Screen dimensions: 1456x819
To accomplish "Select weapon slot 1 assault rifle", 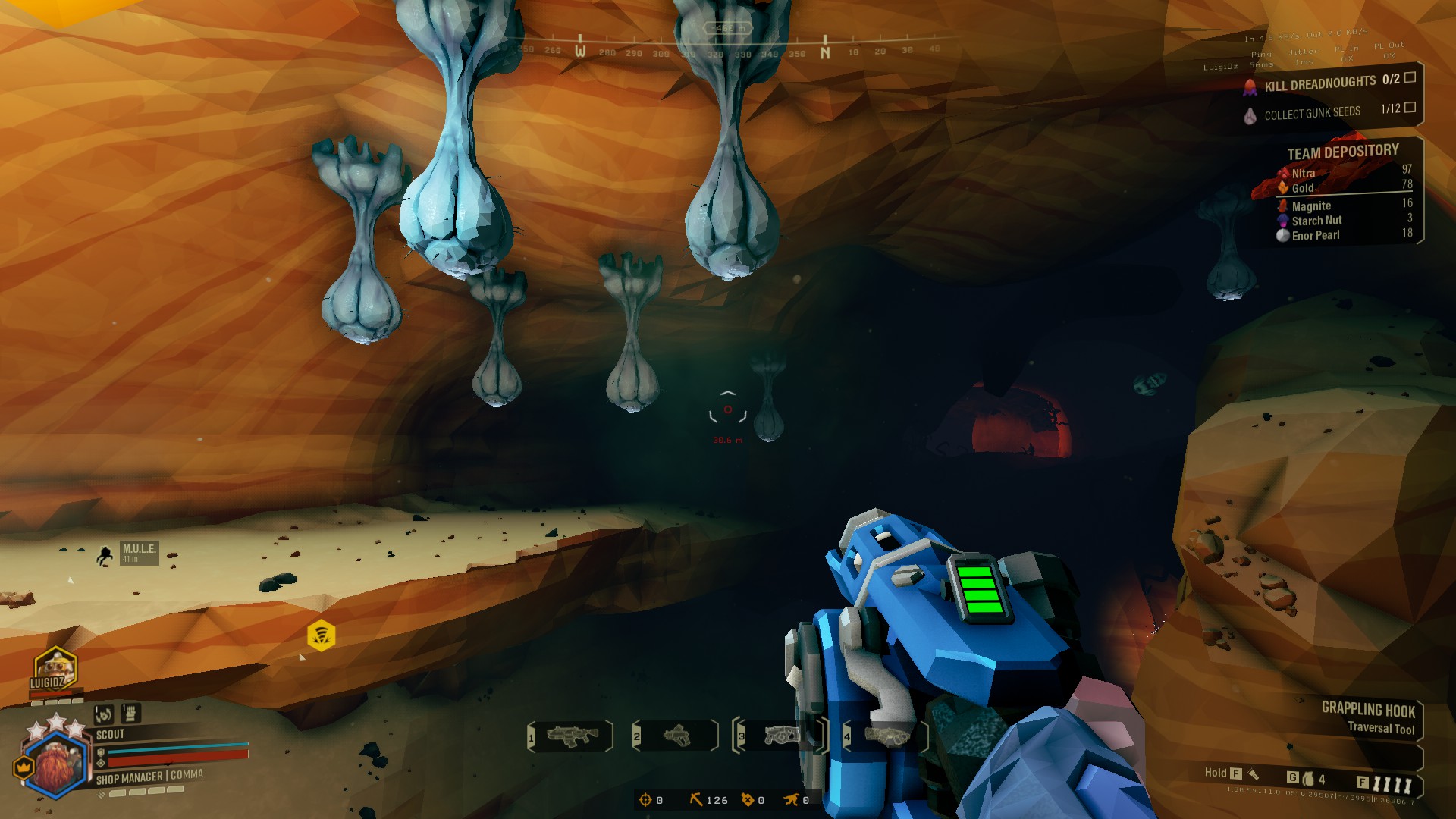I will (571, 736).
